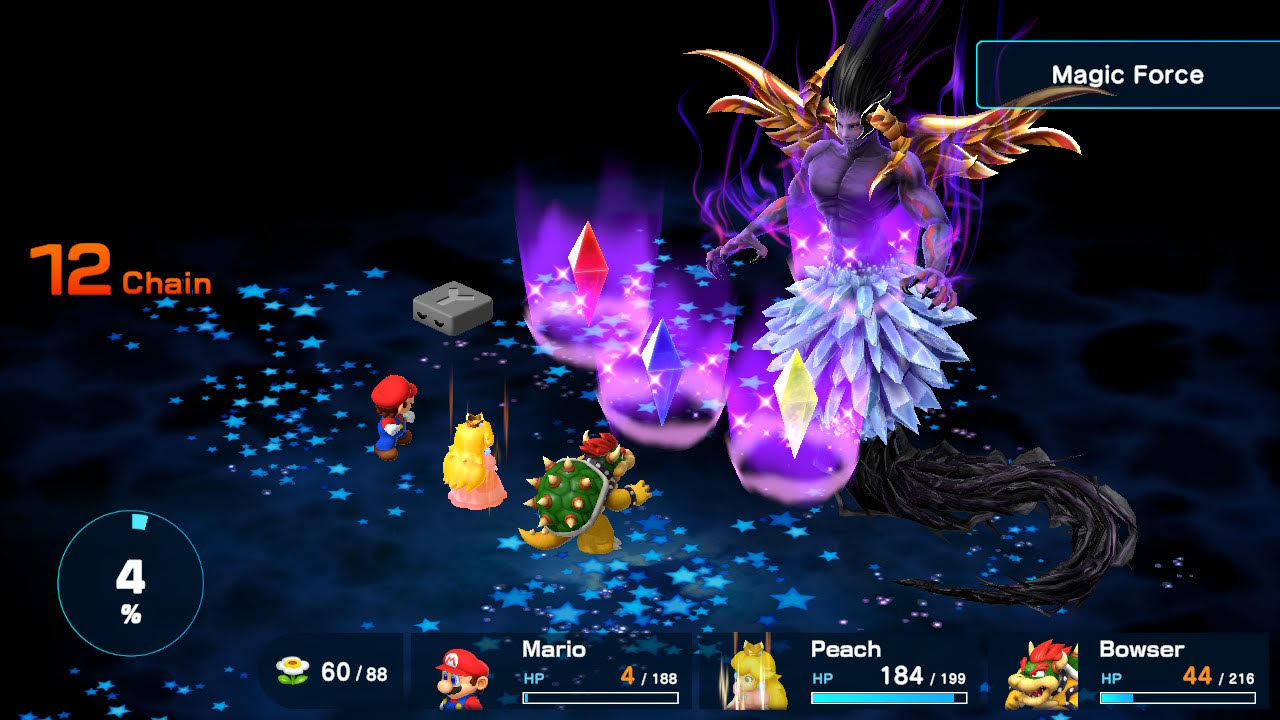Click the Flower Points flower icon

point(291,671)
